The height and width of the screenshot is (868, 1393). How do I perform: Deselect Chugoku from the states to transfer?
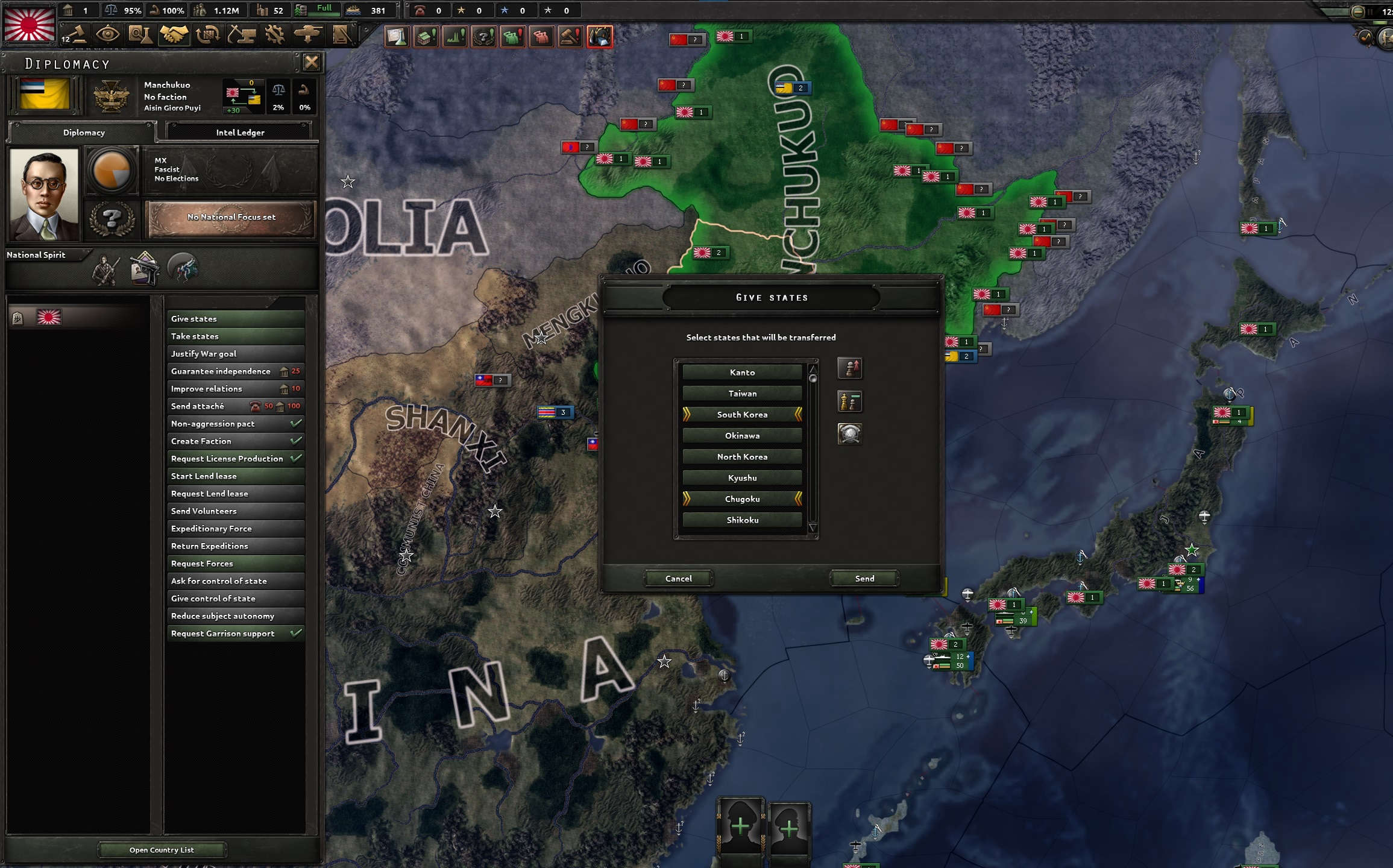click(742, 498)
